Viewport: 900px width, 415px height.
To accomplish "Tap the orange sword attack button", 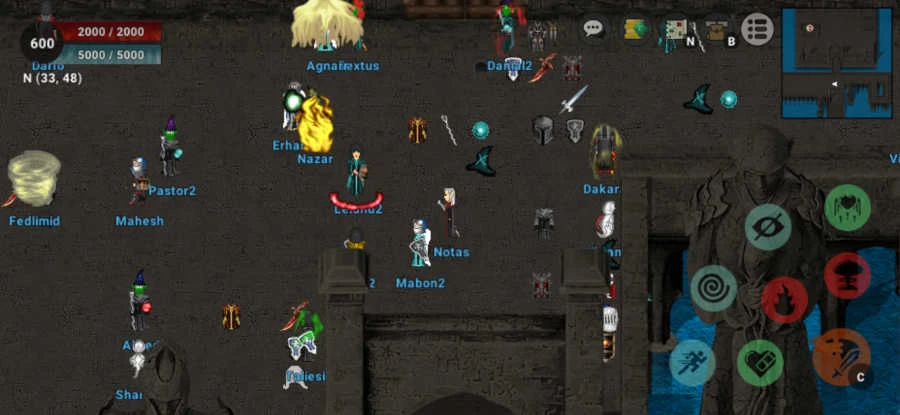I will (838, 357).
